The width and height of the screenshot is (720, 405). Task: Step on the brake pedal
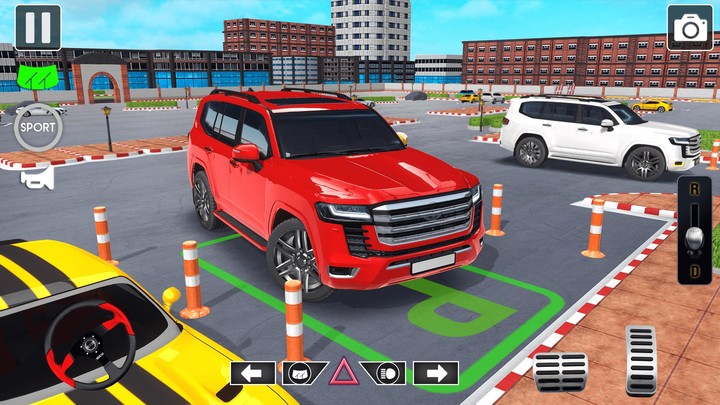[560, 372]
